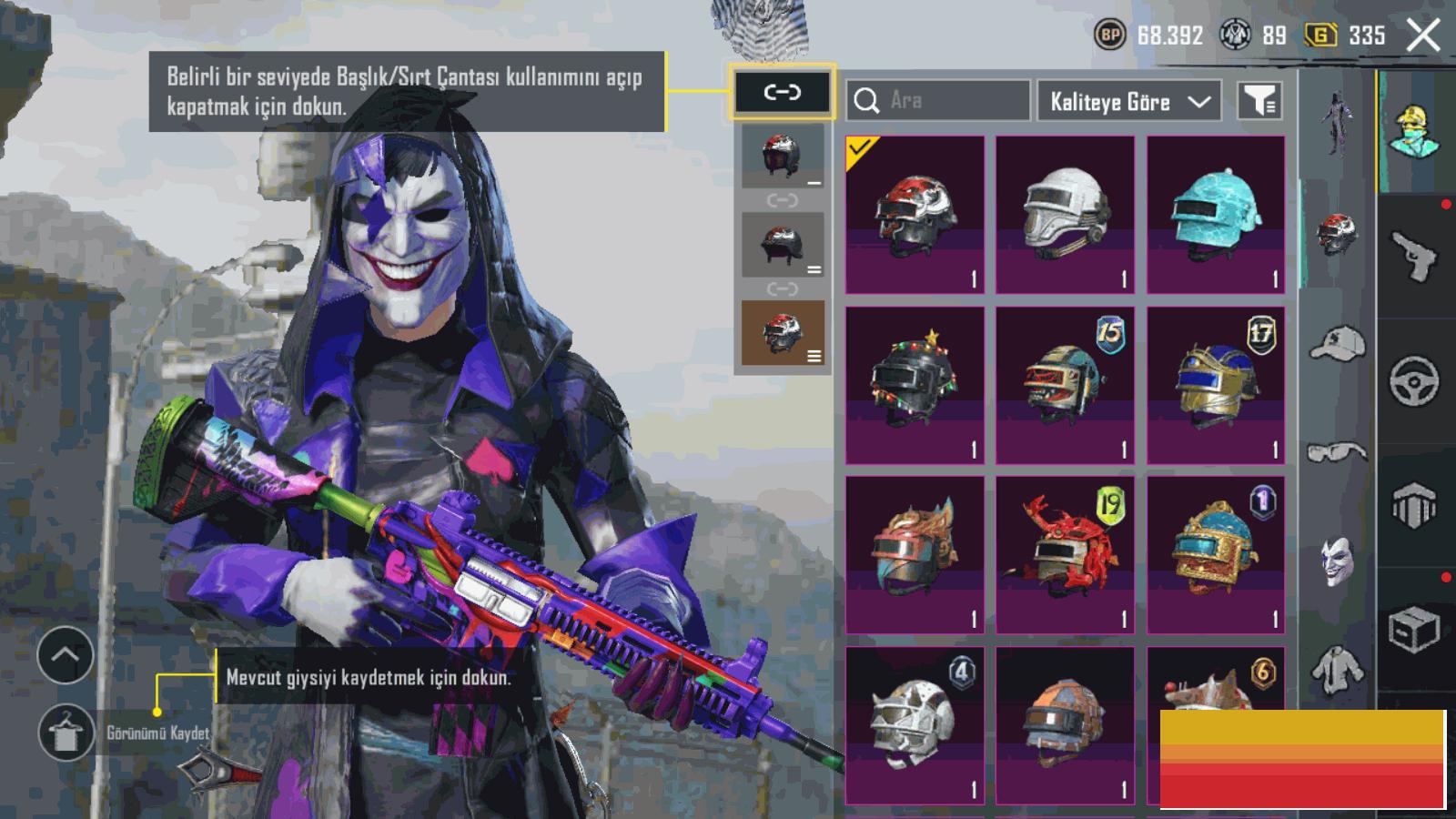Close the inventory with the X button
The height and width of the screenshot is (819, 1456).
coord(1423,36)
